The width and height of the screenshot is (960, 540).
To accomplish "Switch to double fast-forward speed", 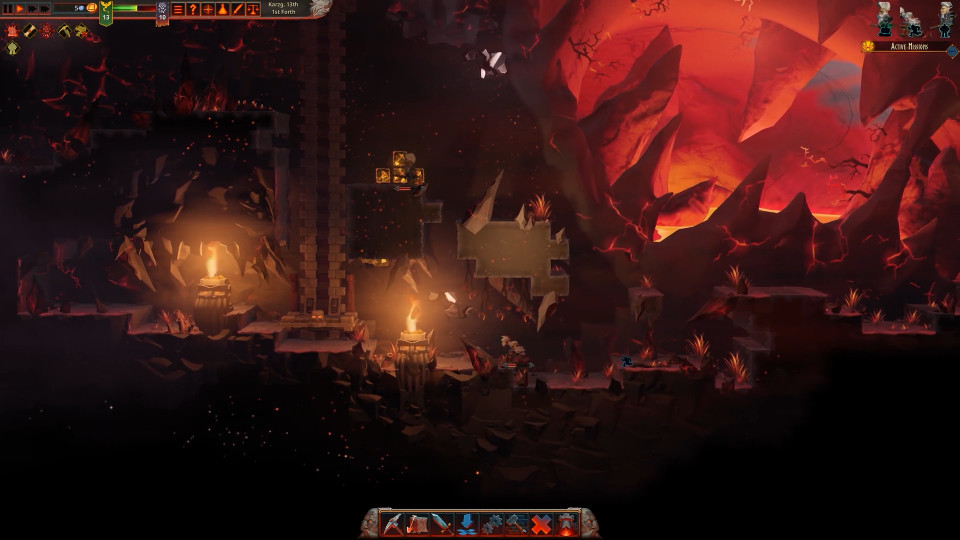I will point(31,8).
